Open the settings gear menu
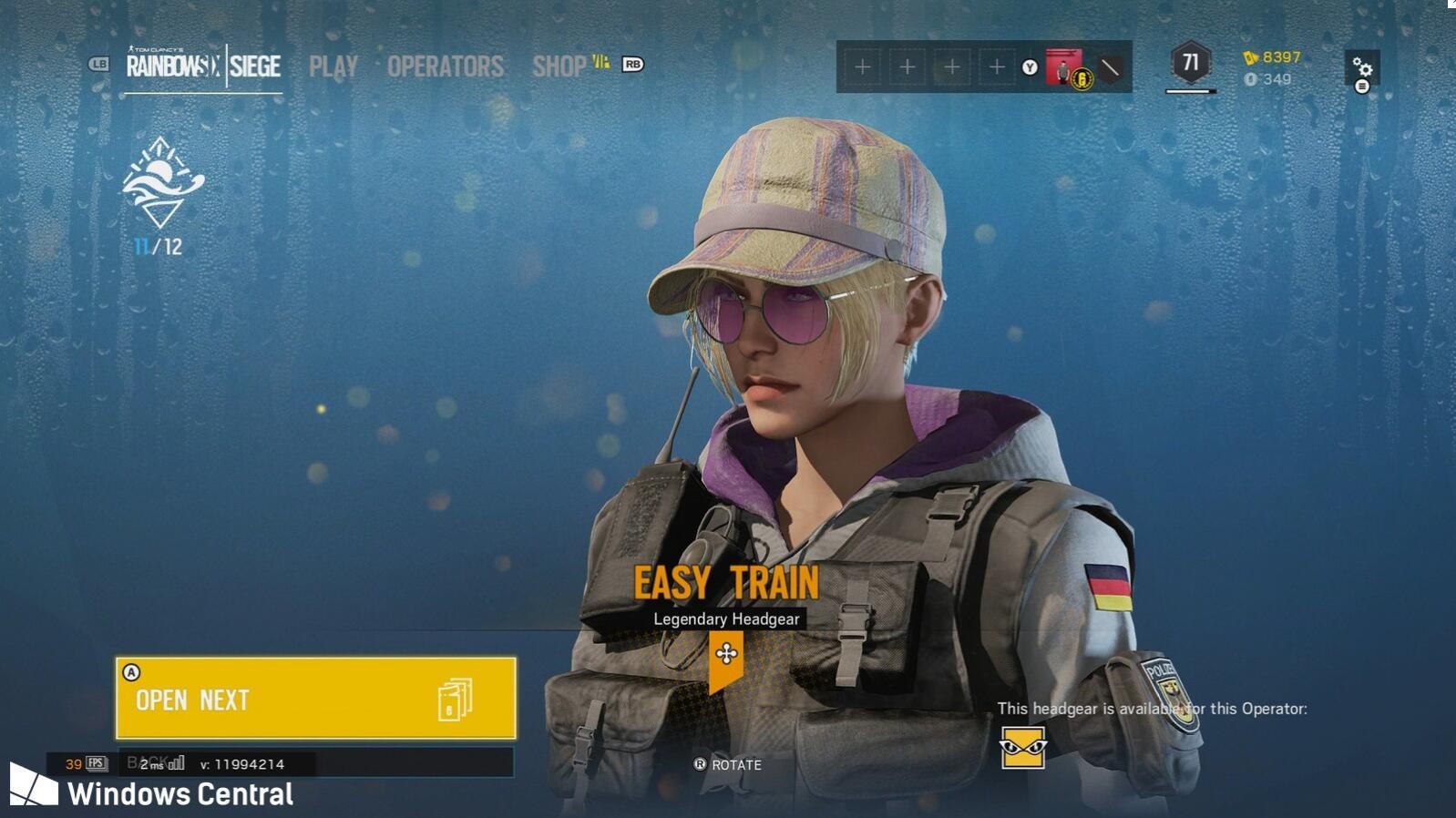Viewport: 1456px width, 818px height. (1362, 68)
